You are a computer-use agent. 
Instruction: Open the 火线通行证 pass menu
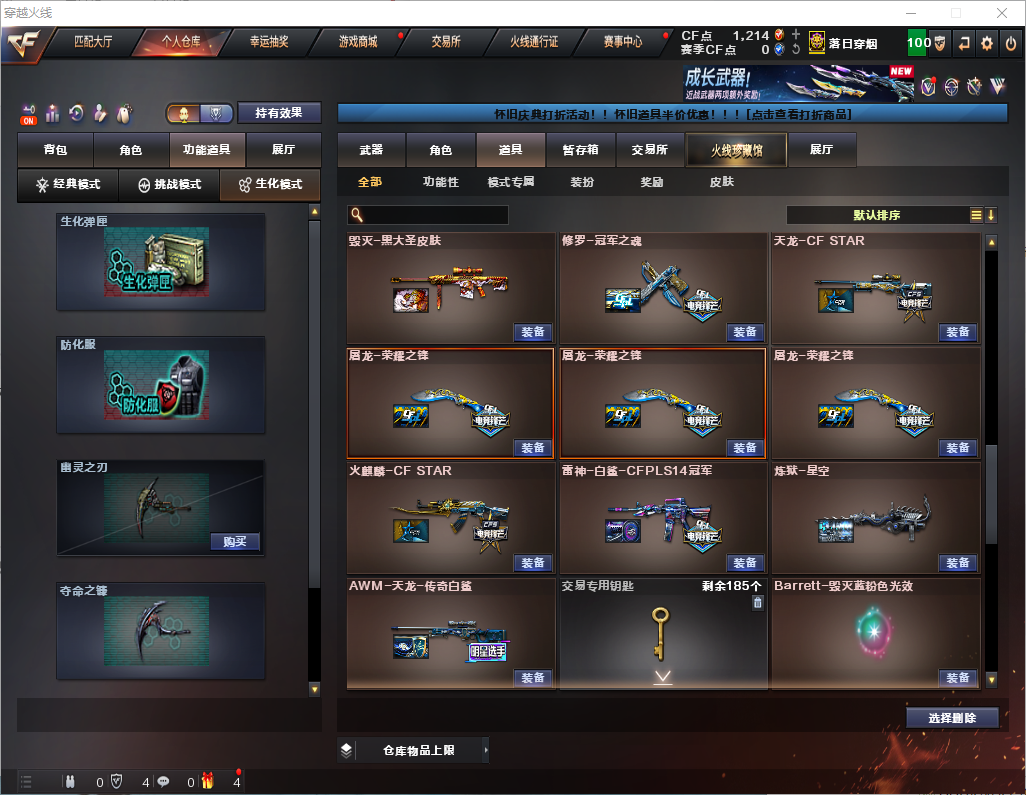click(x=534, y=42)
